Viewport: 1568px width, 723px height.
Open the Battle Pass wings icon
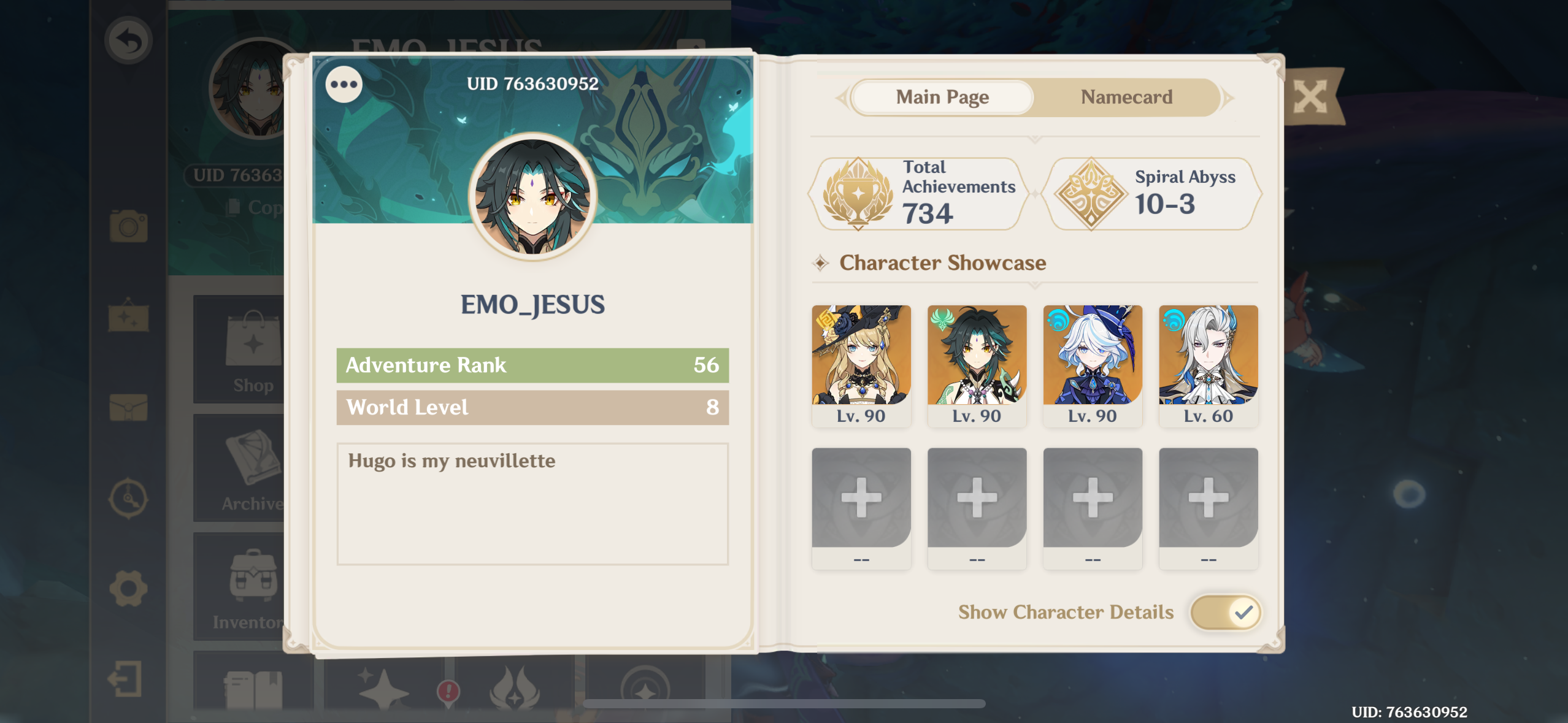pos(513,690)
